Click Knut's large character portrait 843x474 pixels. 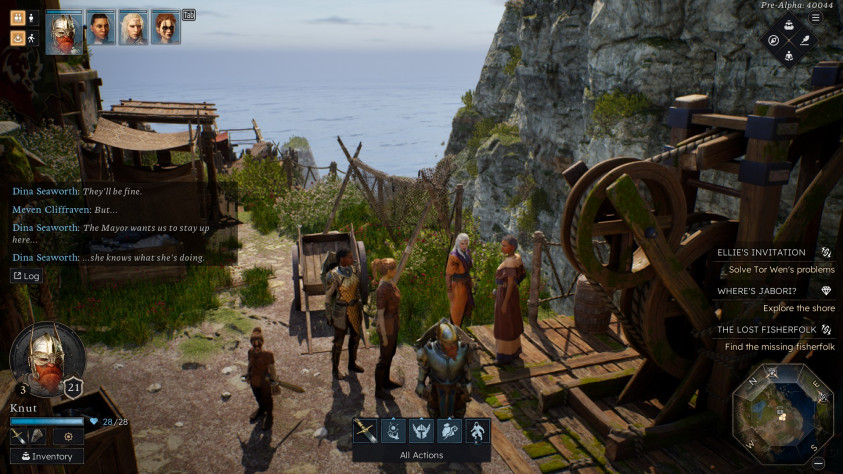[47, 358]
